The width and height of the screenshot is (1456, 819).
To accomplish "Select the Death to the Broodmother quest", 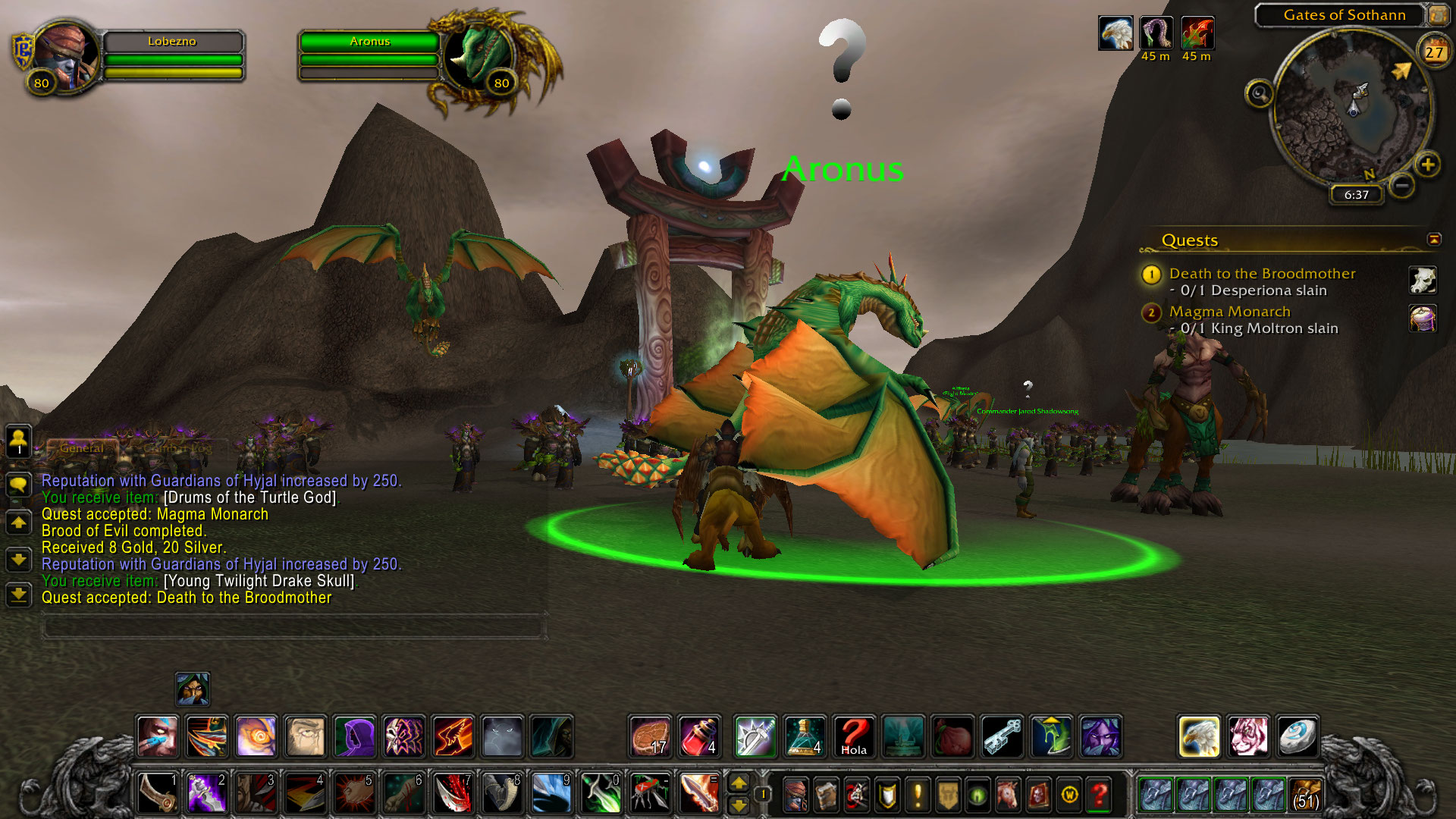I will (1262, 274).
